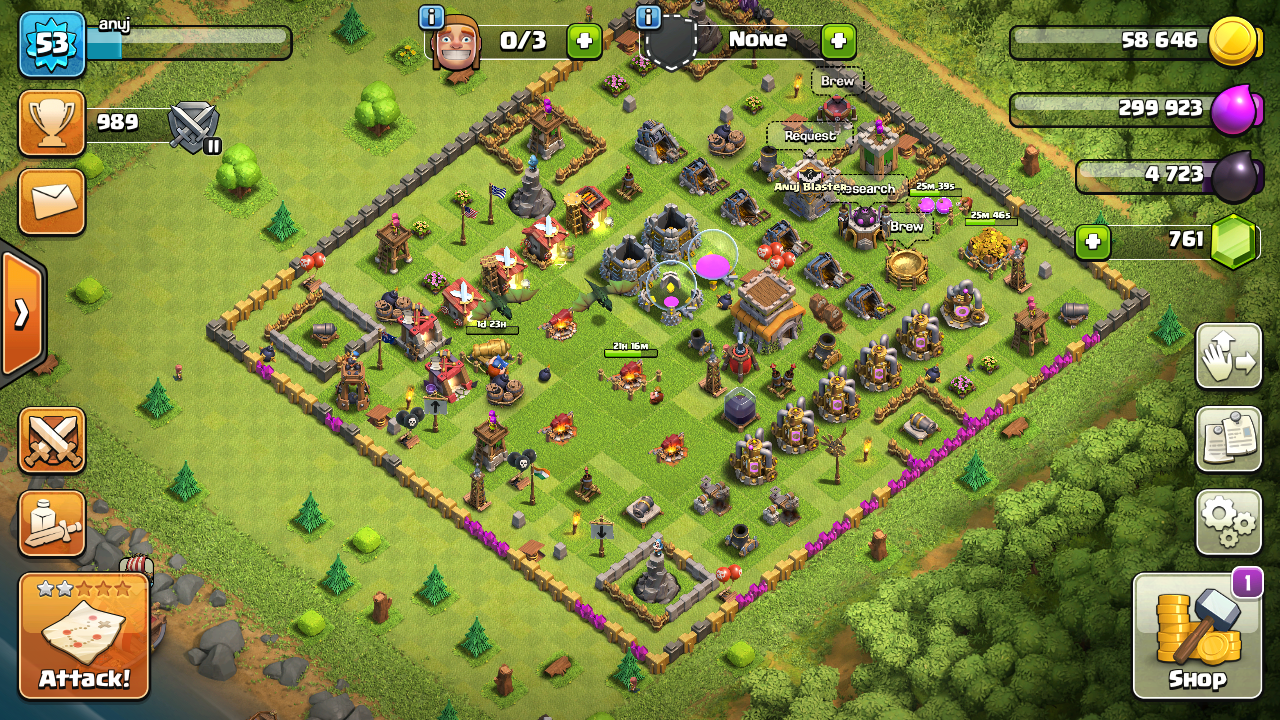This screenshot has width=1280, height=720.
Task: Expand the side chat arrow tab
Action: click(x=21, y=314)
